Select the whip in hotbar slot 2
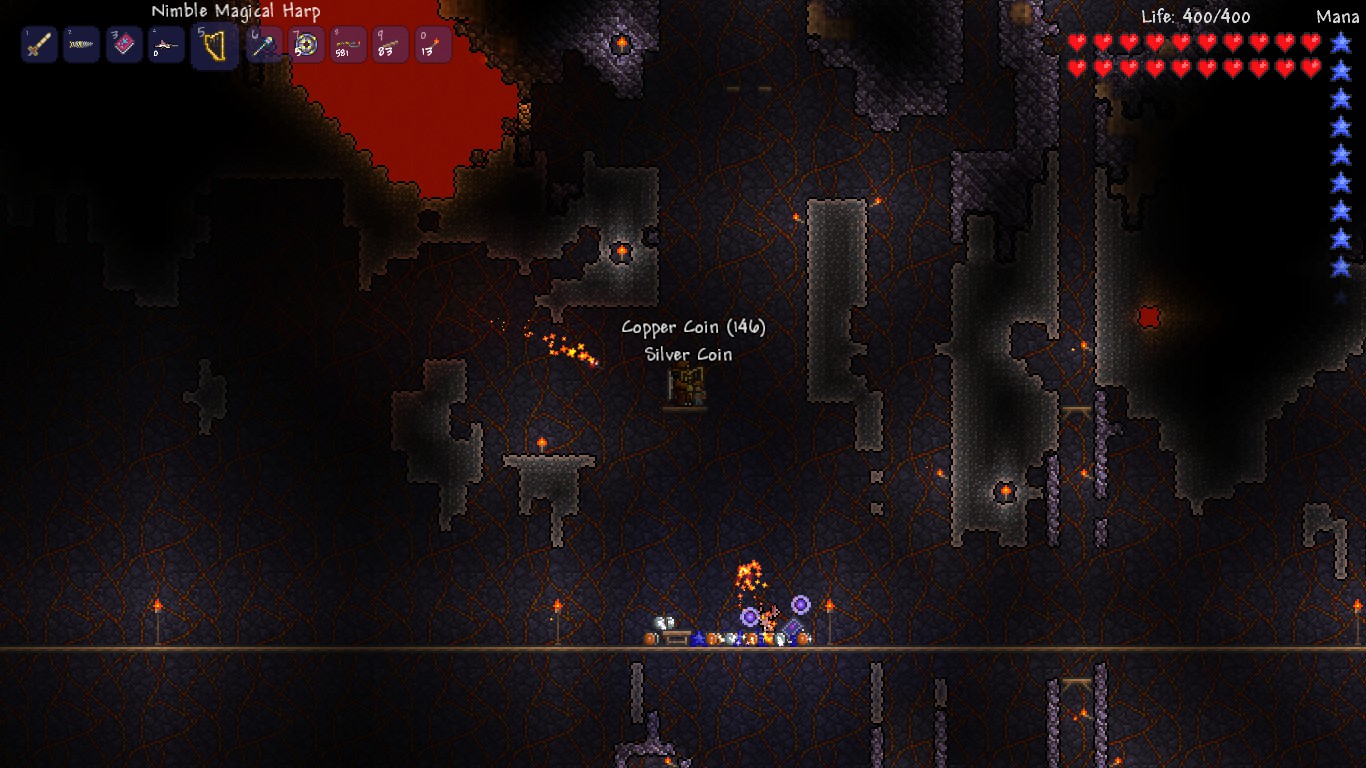This screenshot has height=768, width=1366. (389, 44)
